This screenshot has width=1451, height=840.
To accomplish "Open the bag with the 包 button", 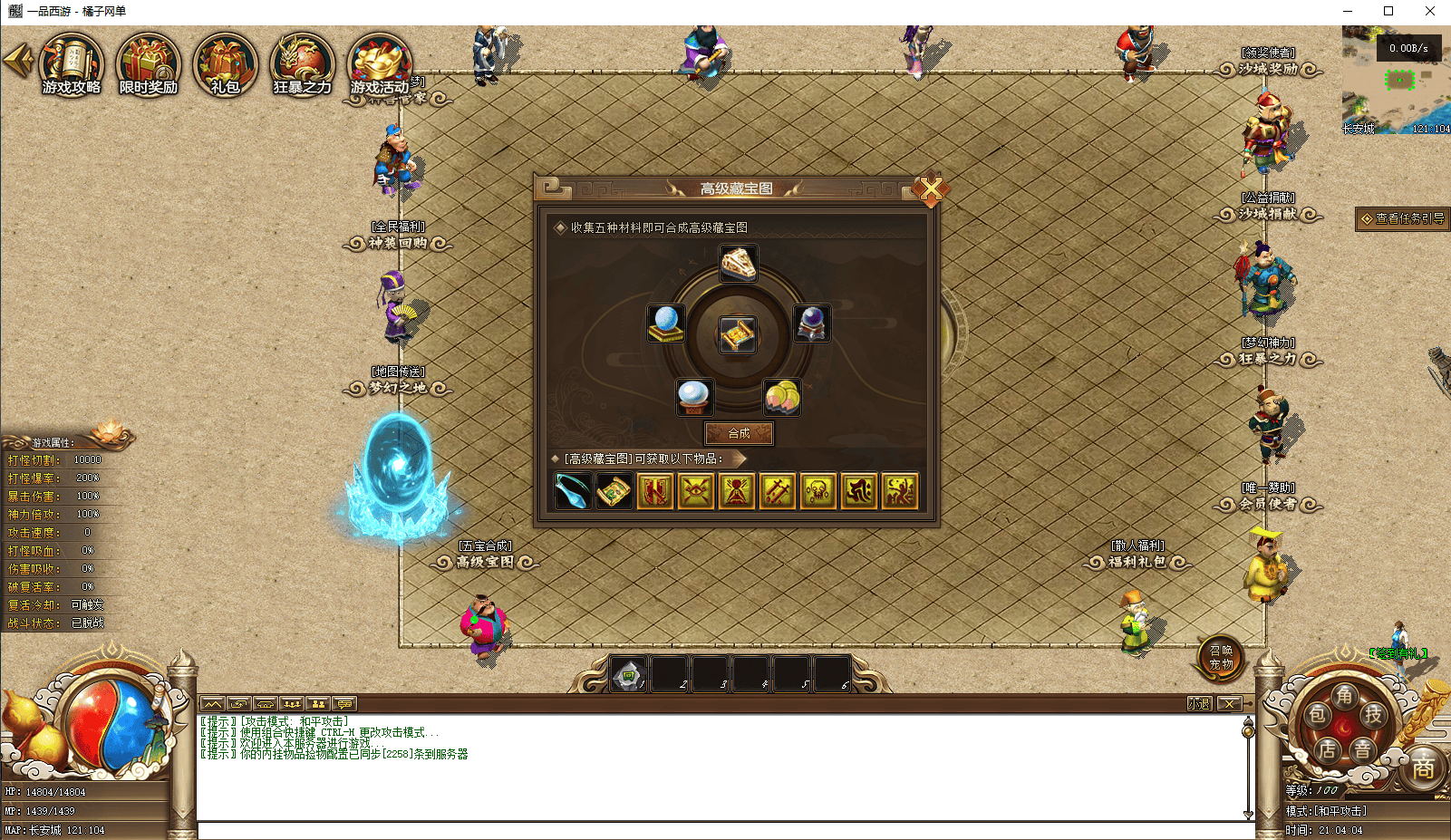I will [x=1317, y=715].
